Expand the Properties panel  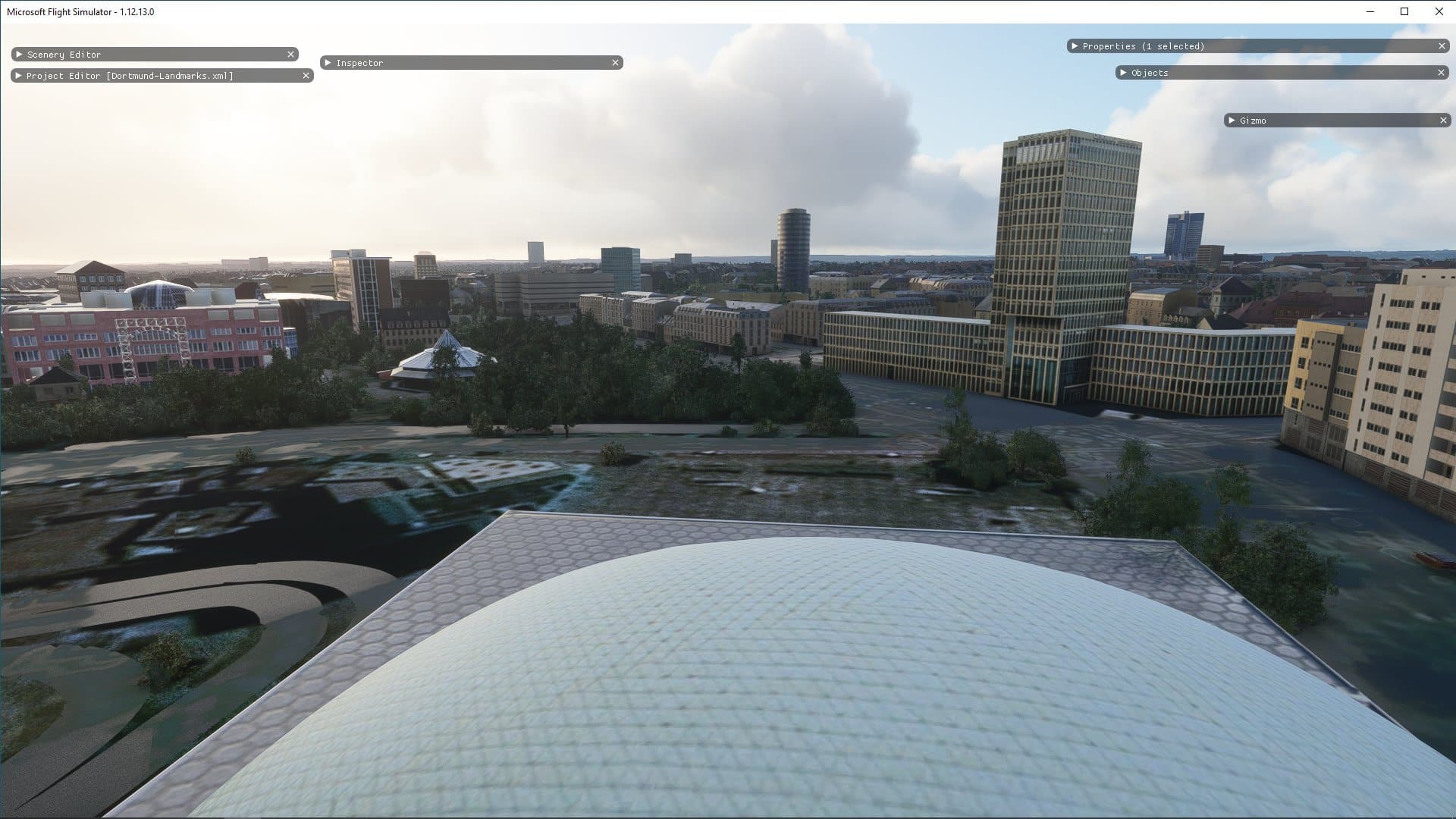pos(1075,46)
